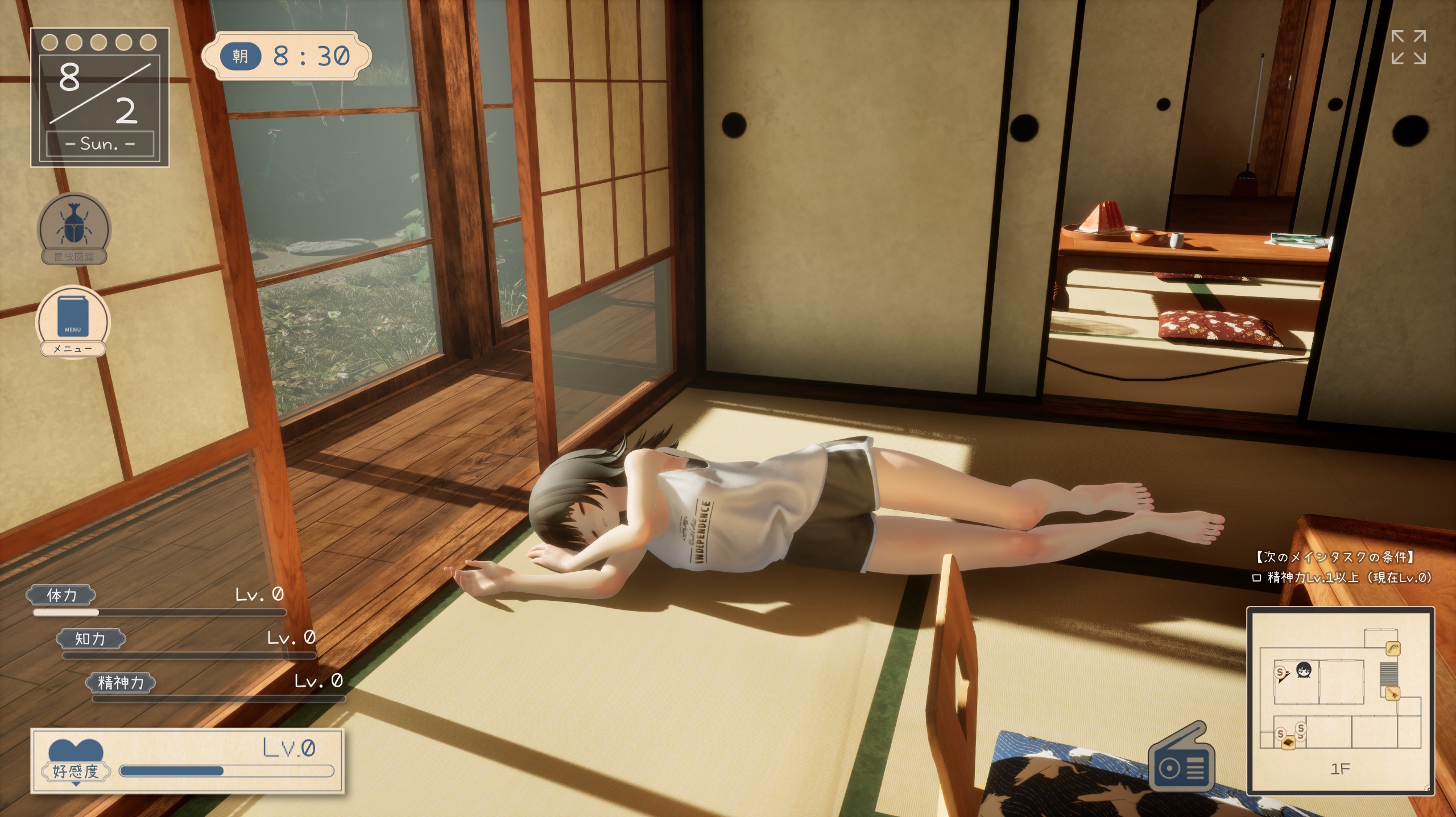Click the next main task condition tracker
The image size is (1456, 817).
1342,567
